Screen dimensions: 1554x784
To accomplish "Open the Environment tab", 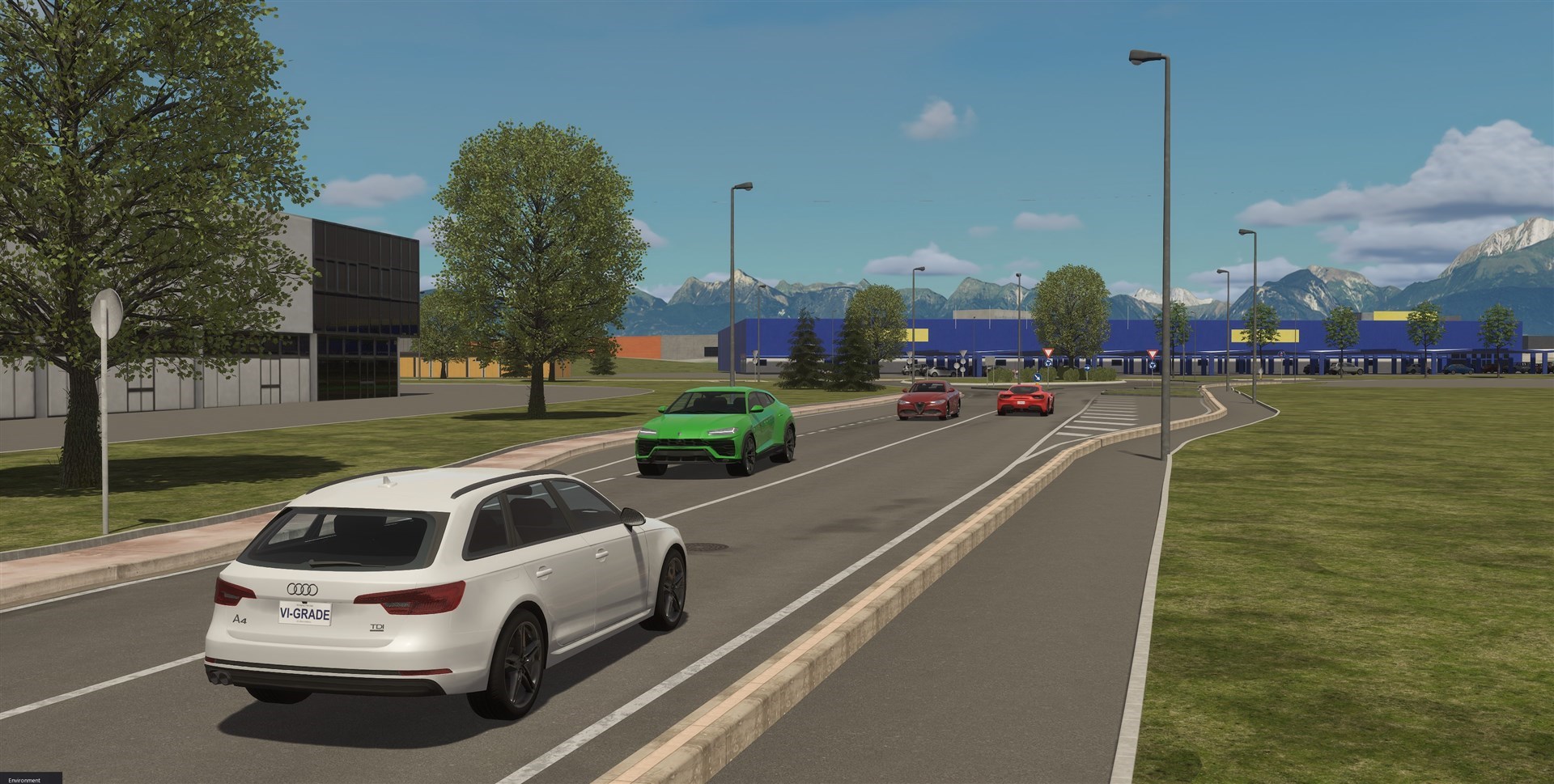I will tap(24, 779).
